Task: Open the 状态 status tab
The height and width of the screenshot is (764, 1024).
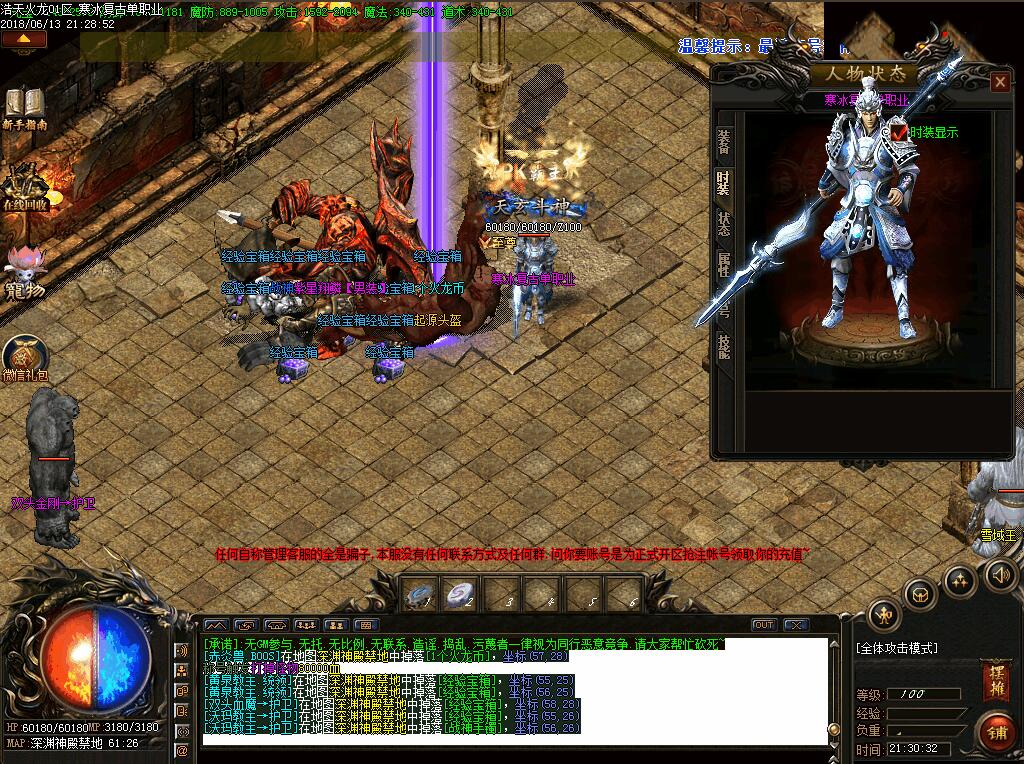Action: (723, 224)
